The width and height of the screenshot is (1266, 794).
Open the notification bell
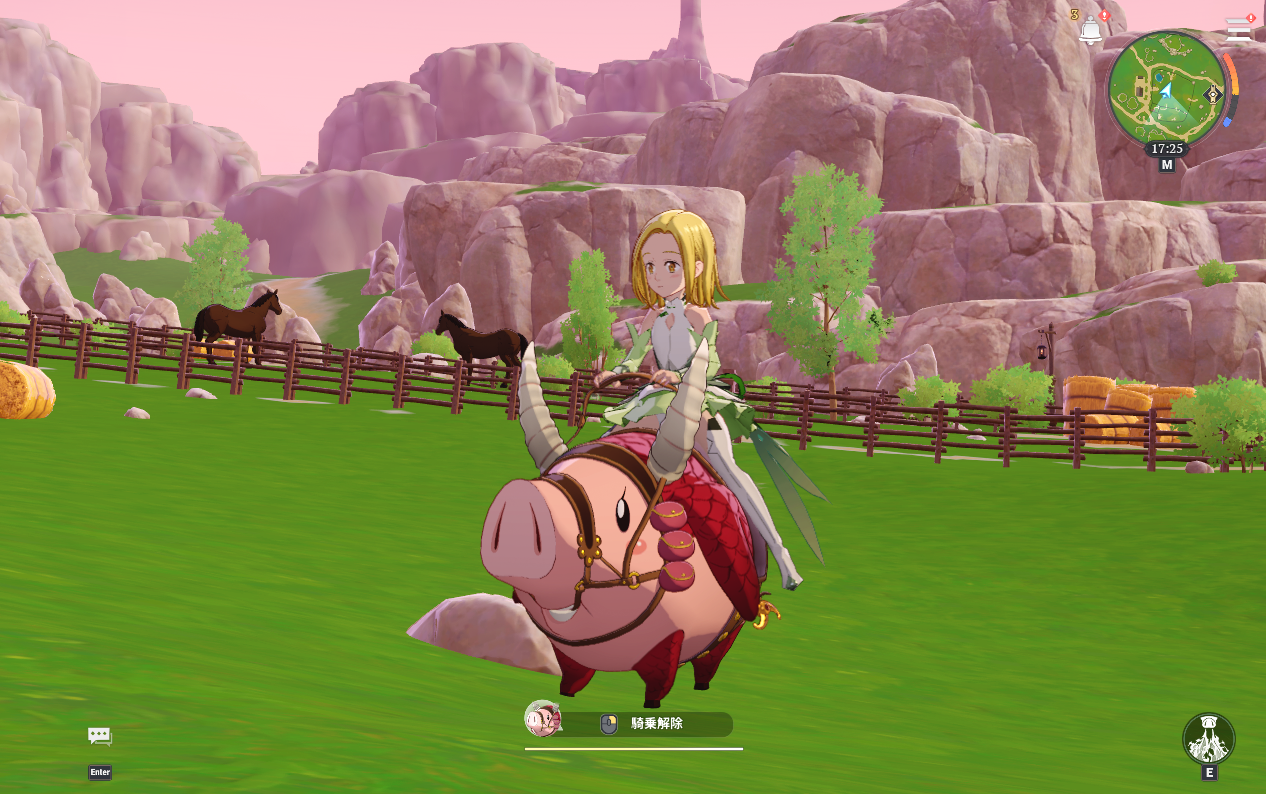coord(1090,30)
